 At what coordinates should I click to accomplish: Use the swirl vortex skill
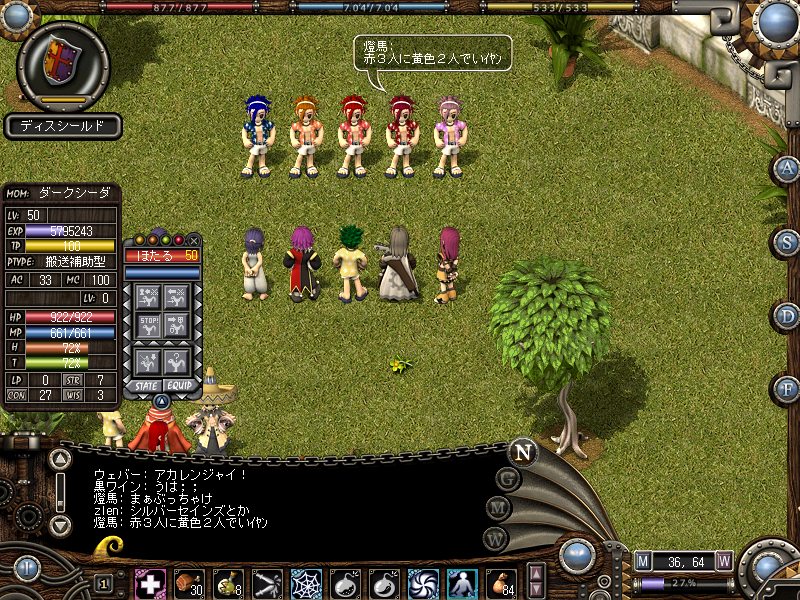(x=422, y=582)
